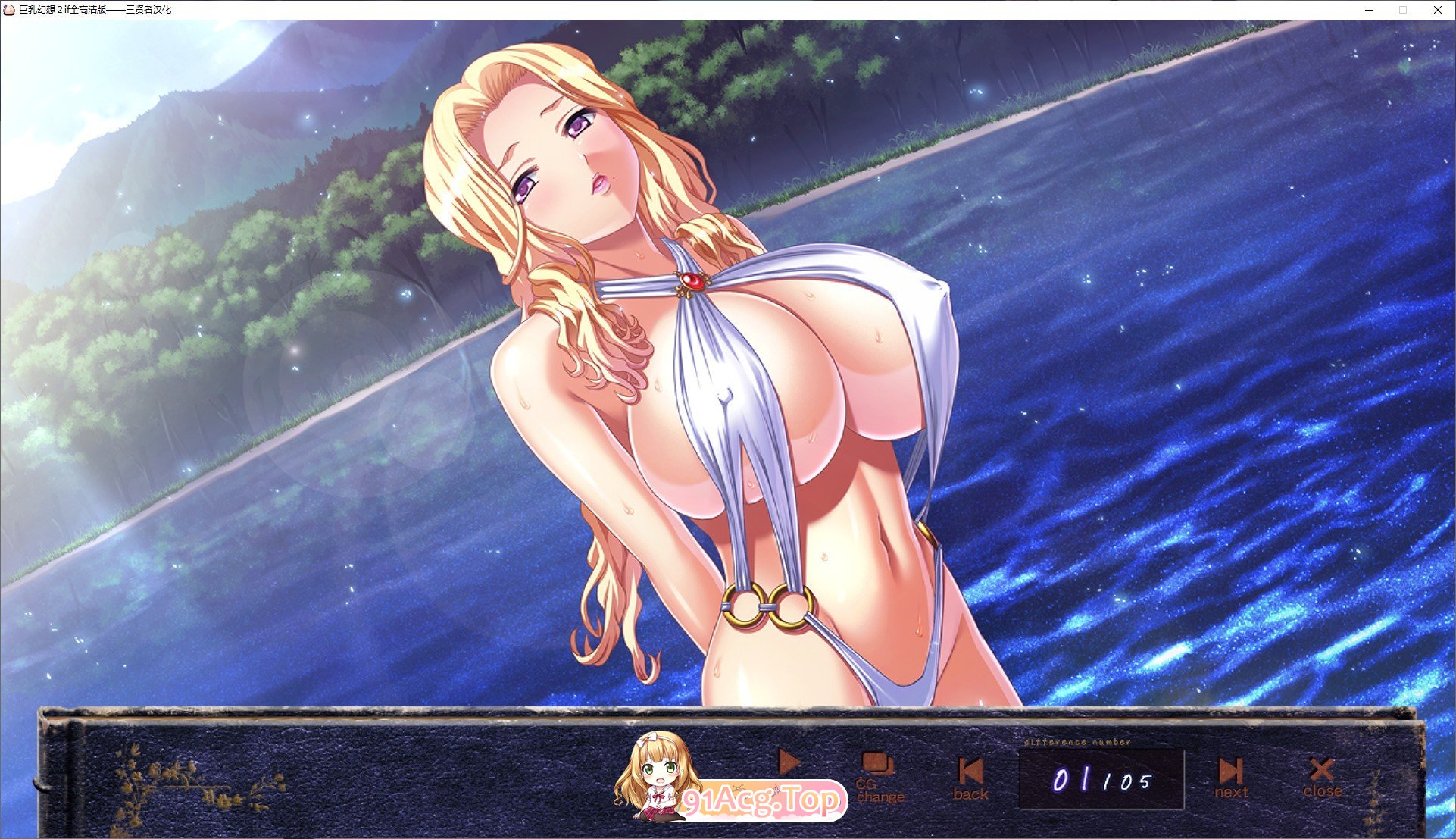Advance to the next difference image
Image resolution: width=1456 pixels, height=839 pixels.
[x=1231, y=778]
